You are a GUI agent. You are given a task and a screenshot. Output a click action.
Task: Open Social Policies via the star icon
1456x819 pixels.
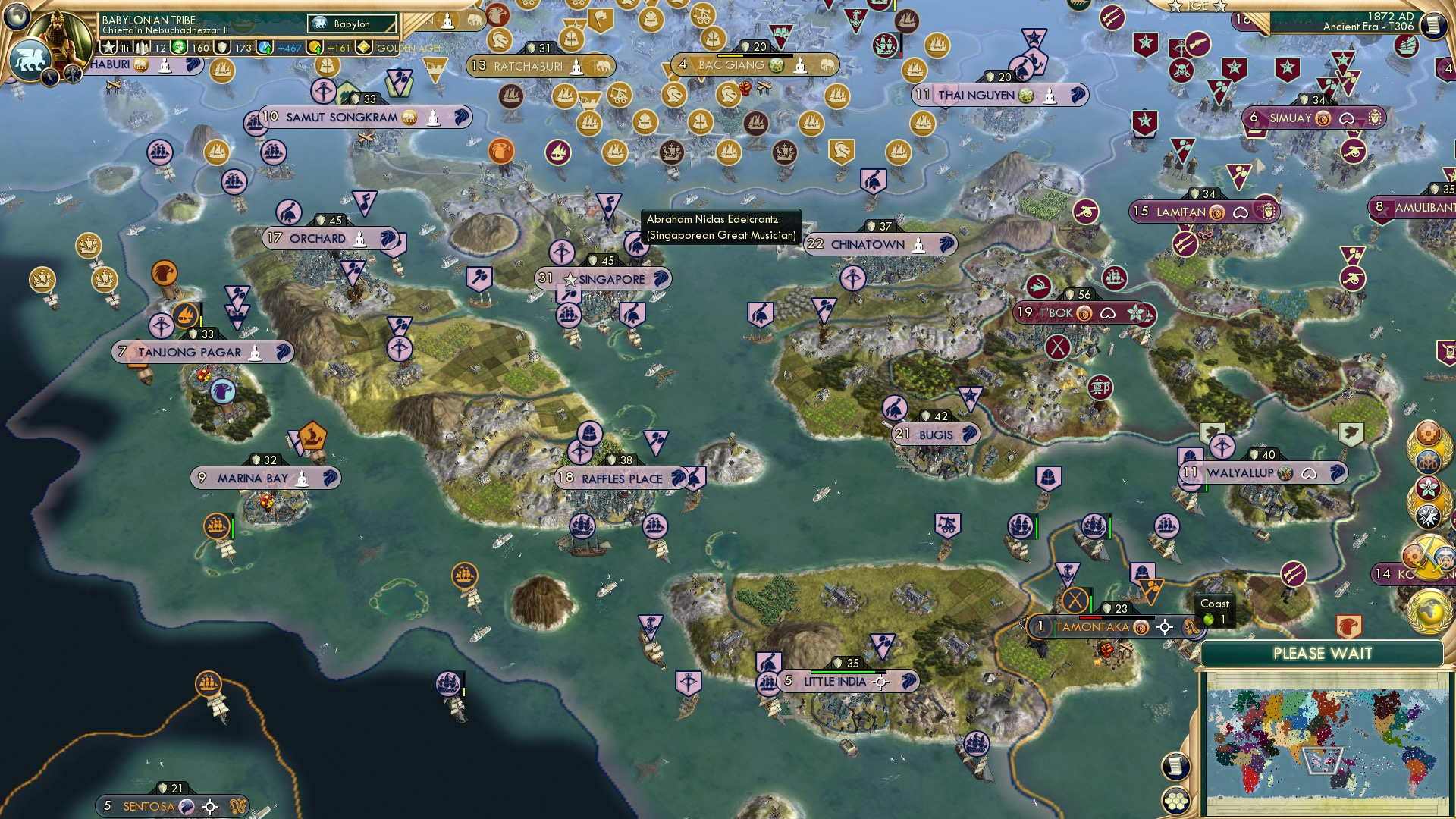pos(107,47)
